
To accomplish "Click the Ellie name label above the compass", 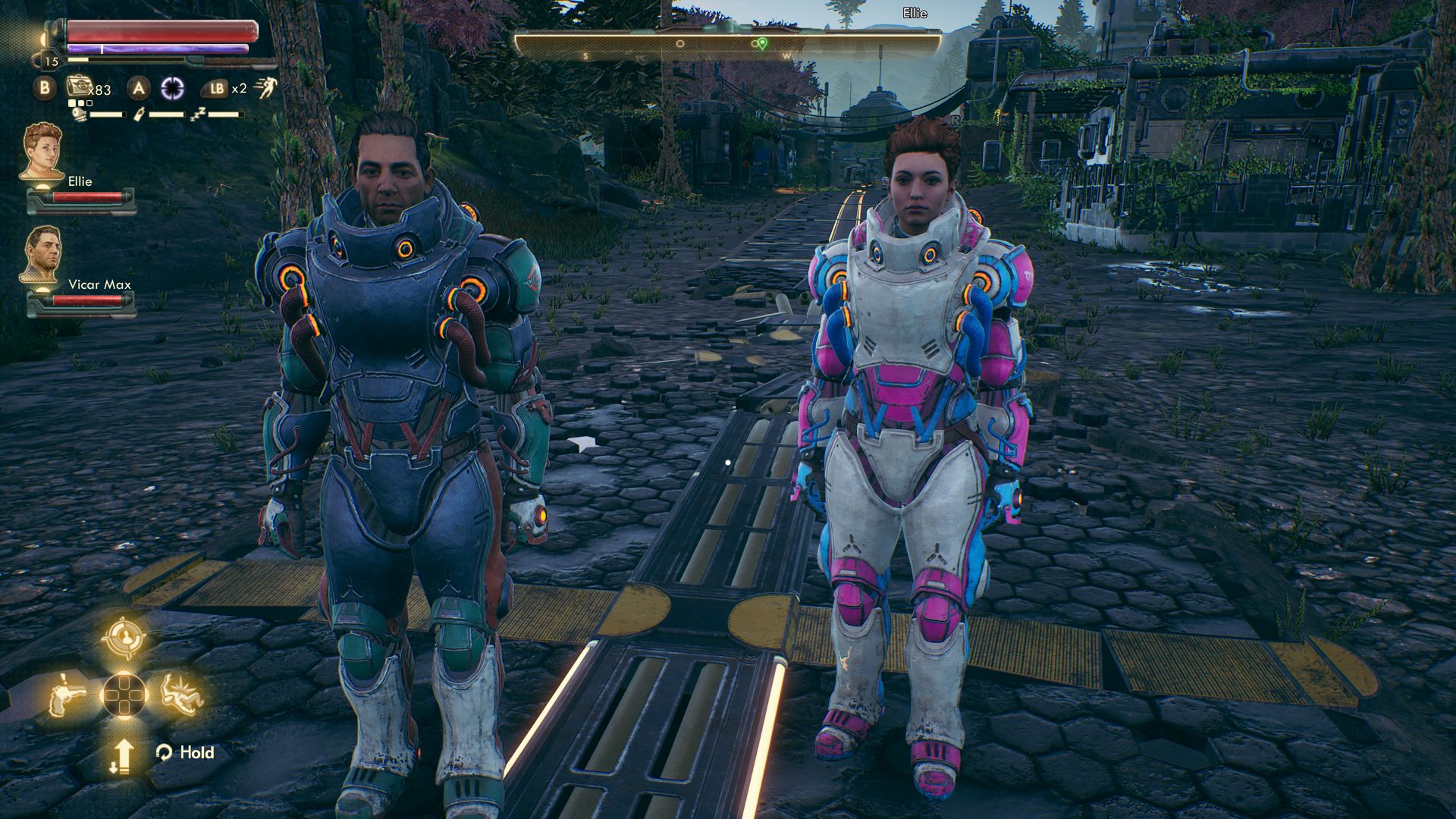I will (914, 13).
